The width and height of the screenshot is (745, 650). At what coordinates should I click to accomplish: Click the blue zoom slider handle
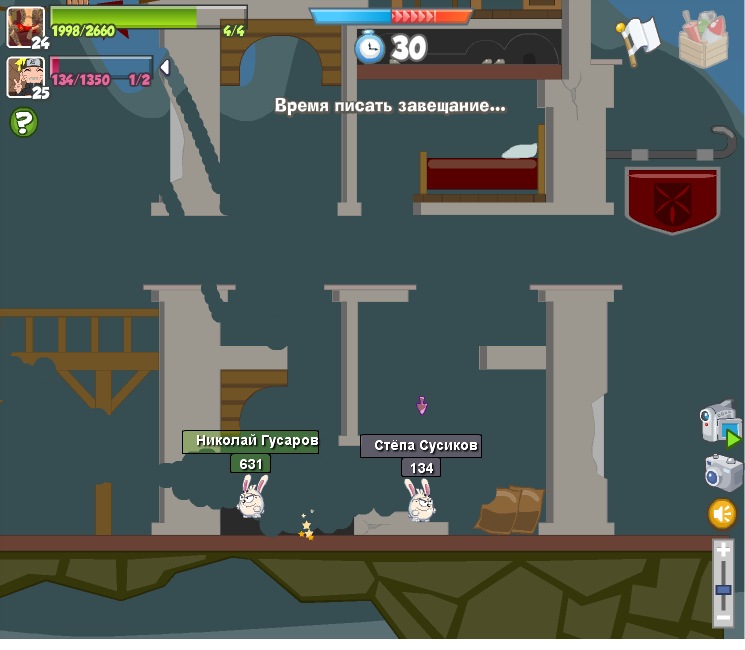coord(723,590)
